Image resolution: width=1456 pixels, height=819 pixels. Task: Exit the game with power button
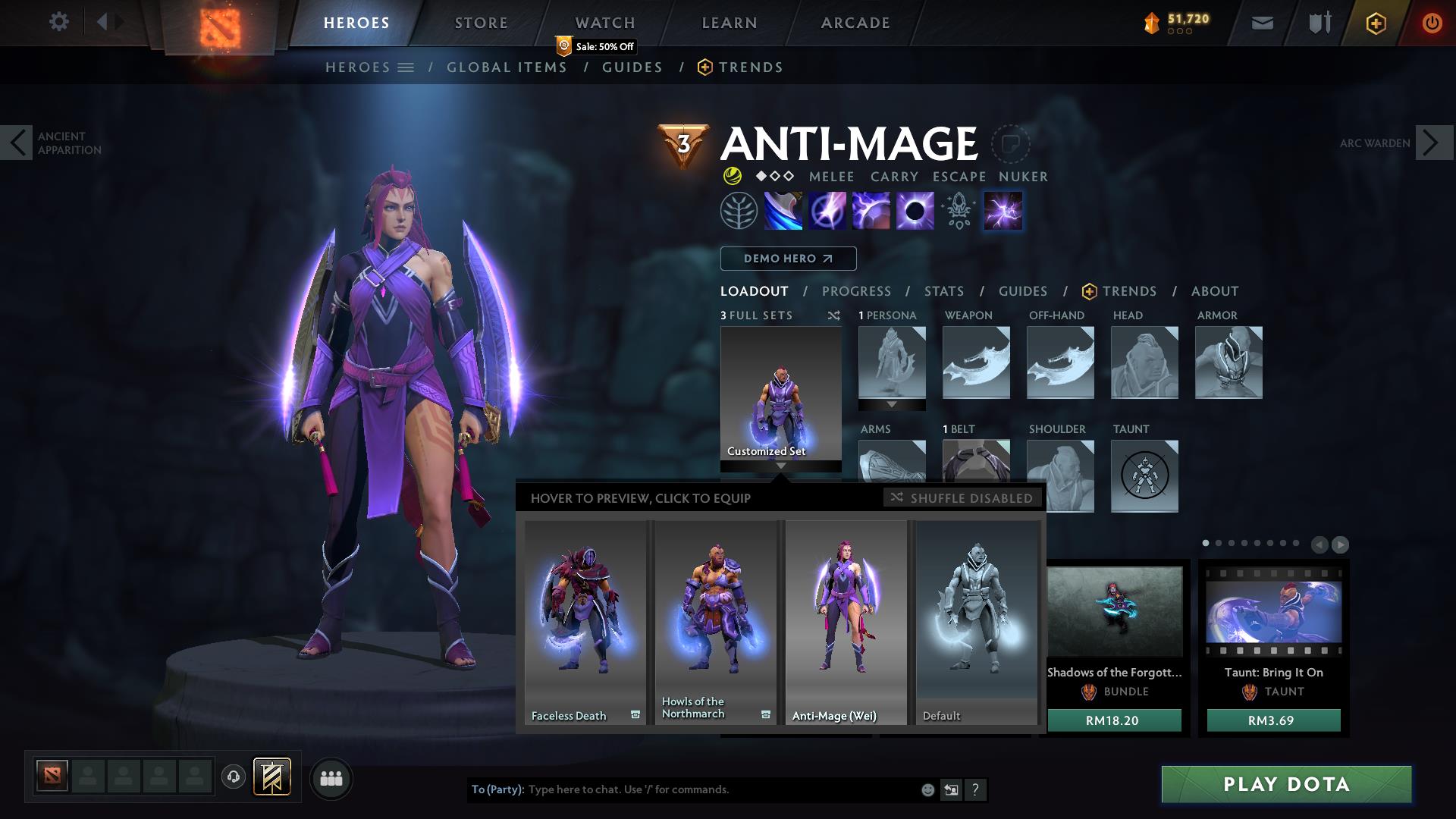click(x=1432, y=23)
